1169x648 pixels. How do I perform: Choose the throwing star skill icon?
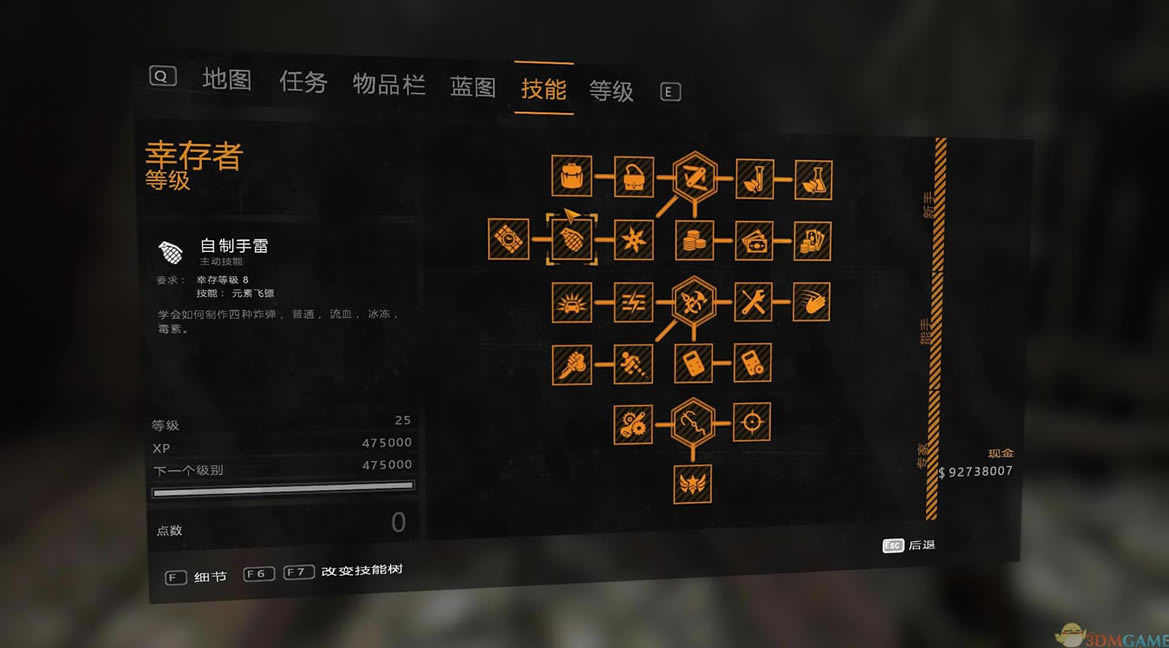(x=634, y=240)
